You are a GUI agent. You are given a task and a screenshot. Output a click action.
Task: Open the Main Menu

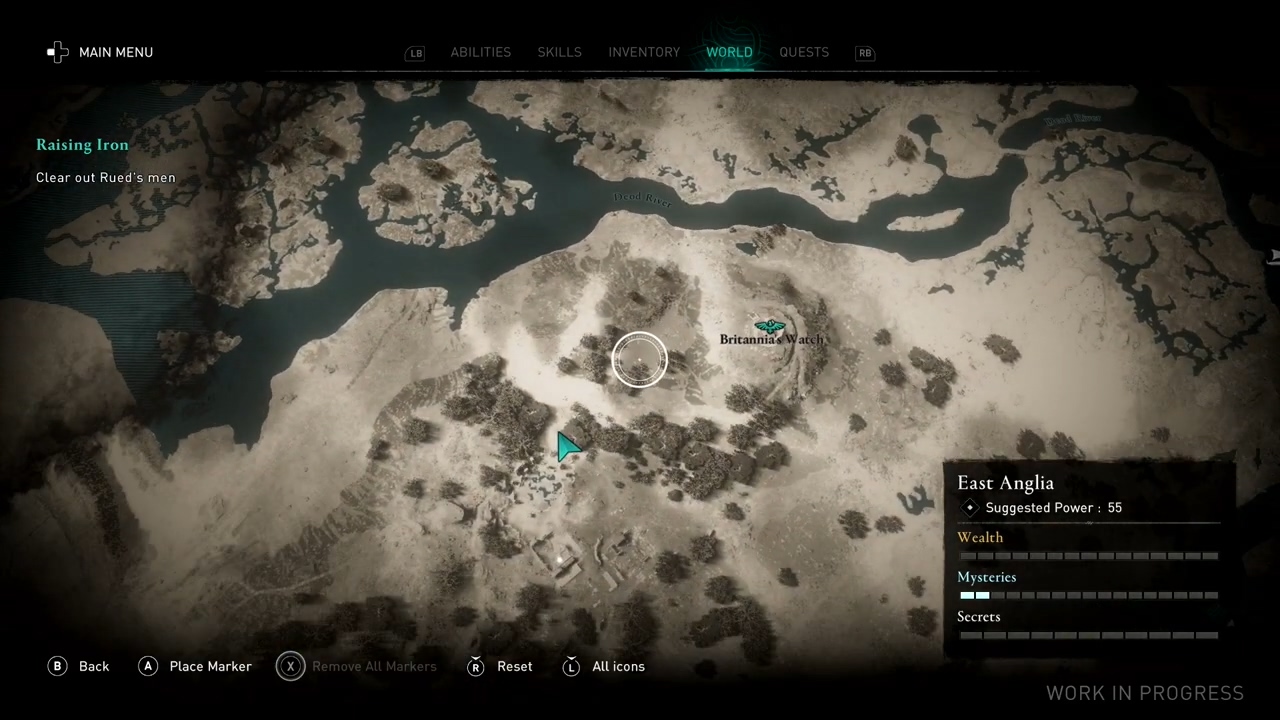pos(100,52)
